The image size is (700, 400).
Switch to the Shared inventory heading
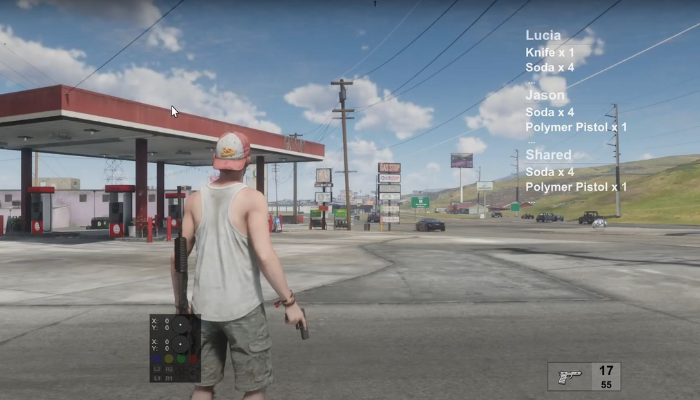pyautogui.click(x=548, y=156)
